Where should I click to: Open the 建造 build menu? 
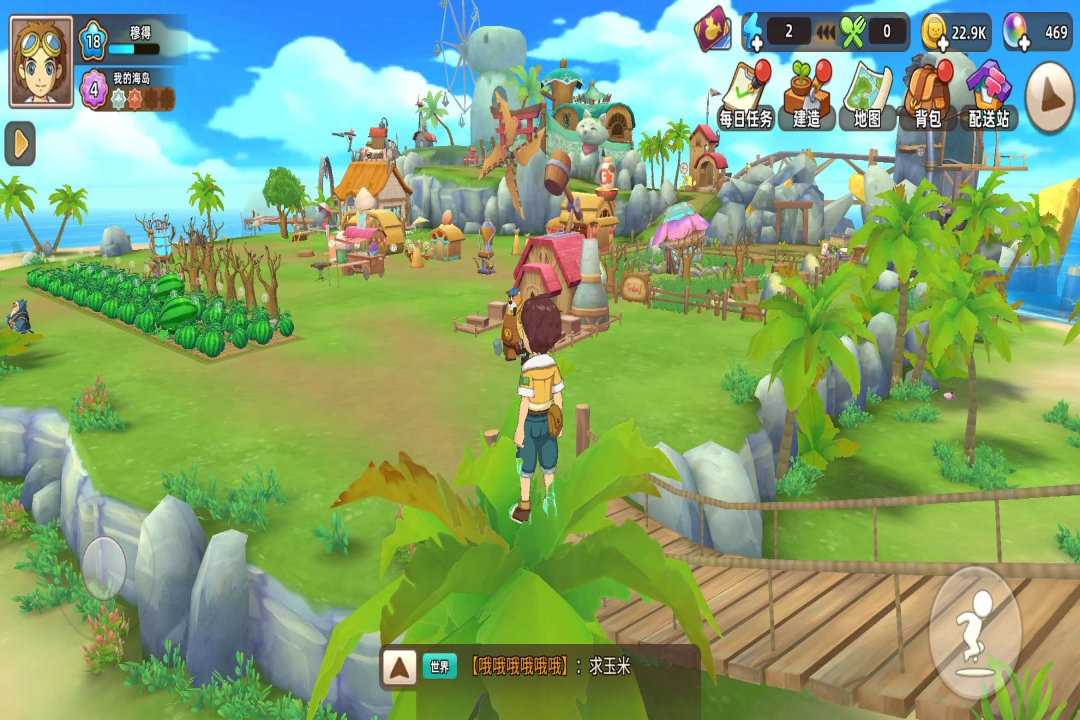(x=807, y=96)
